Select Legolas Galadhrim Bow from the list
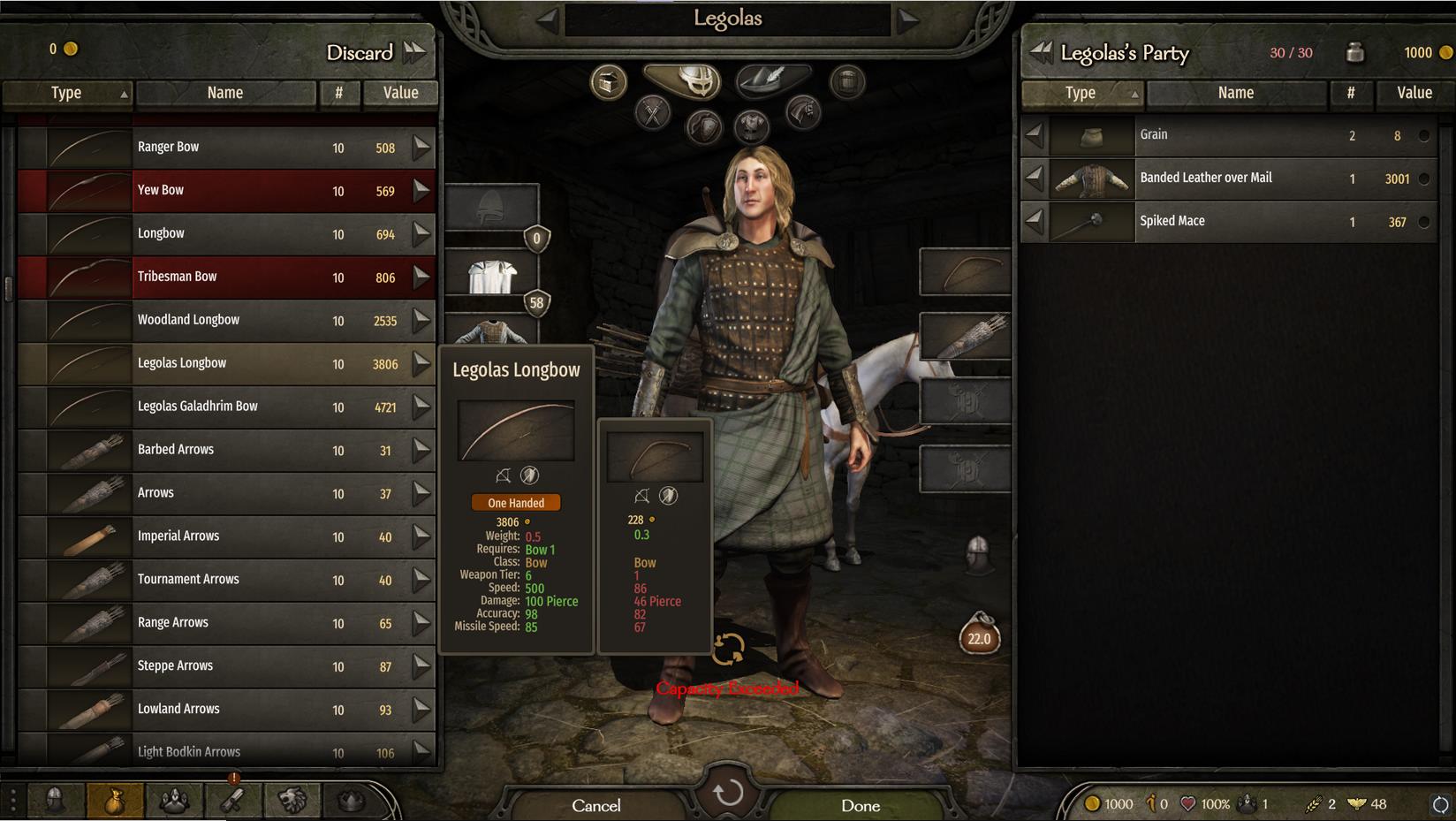Viewport: 1456px width, 821px height. [225, 407]
